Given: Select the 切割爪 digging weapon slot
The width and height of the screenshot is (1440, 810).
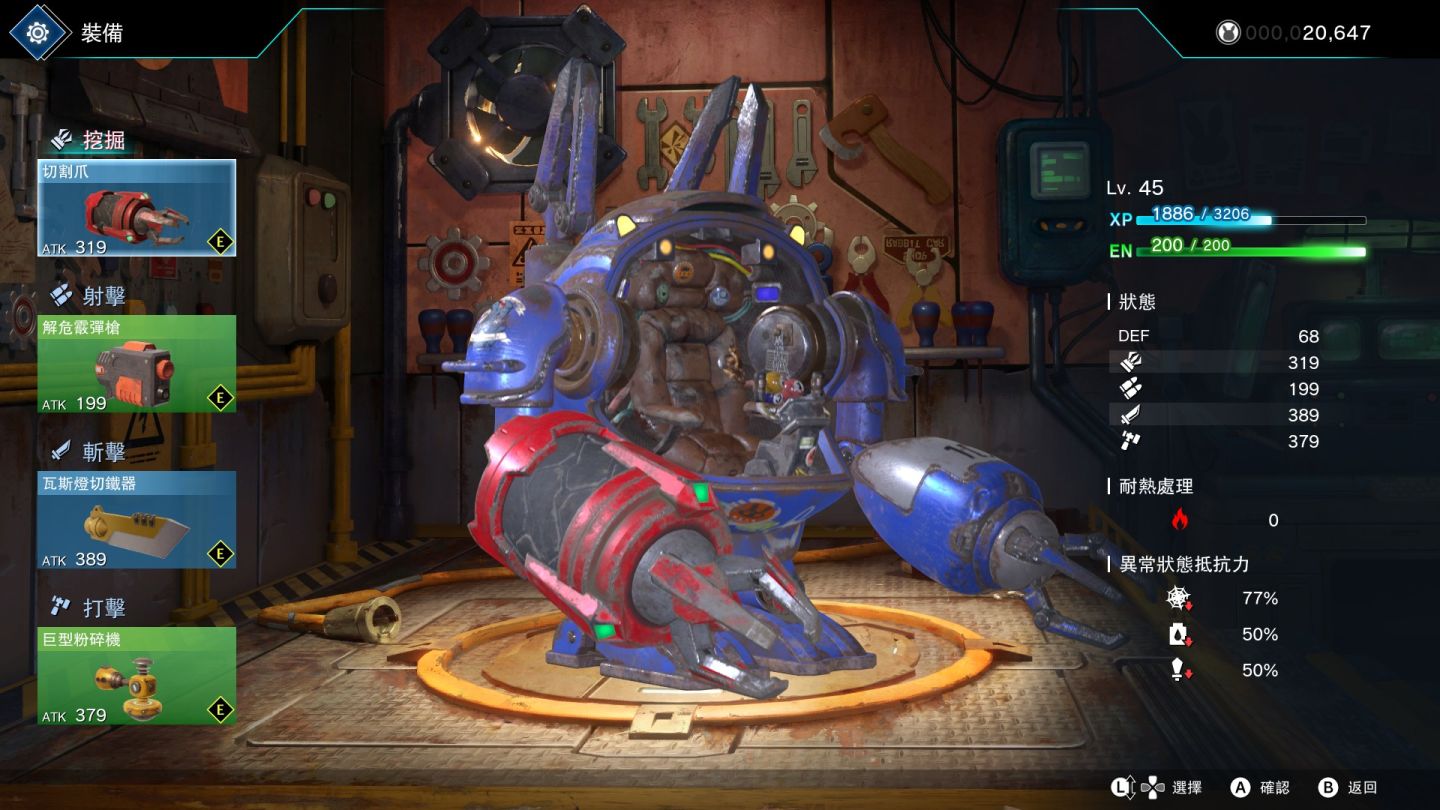Looking at the screenshot, I should click(137, 208).
